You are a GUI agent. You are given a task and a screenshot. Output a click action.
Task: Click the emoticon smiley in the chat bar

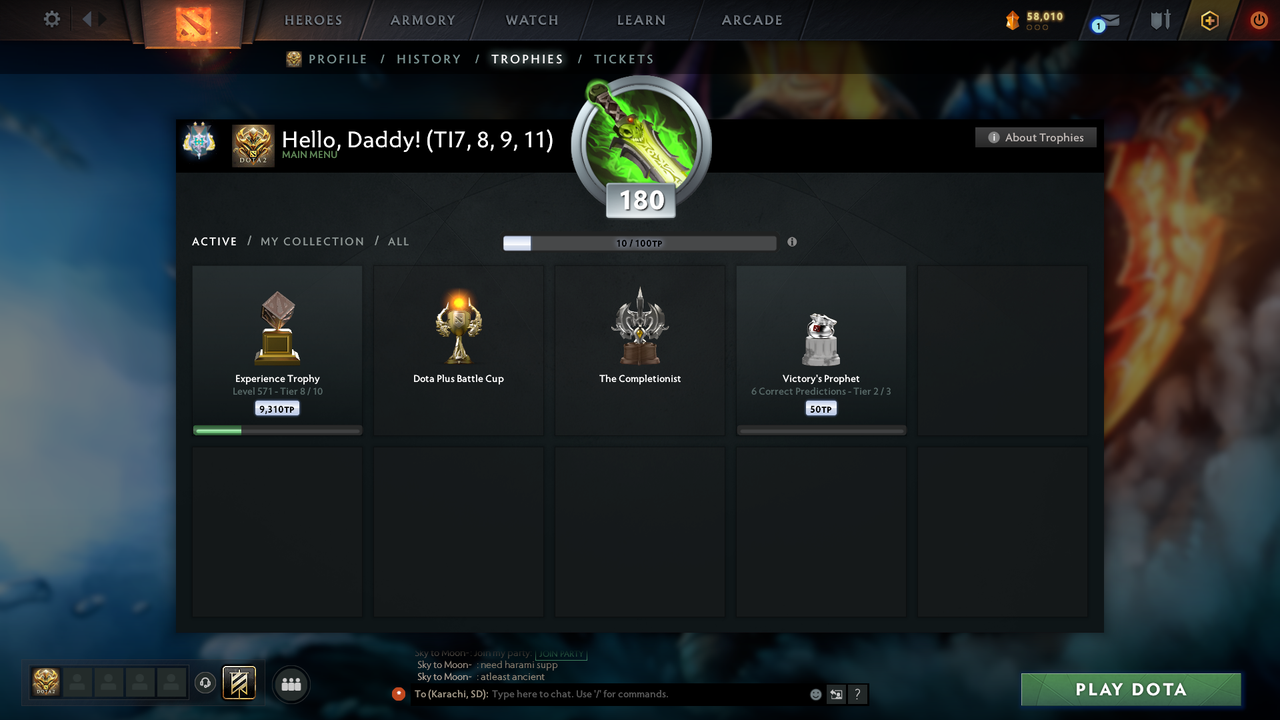click(x=815, y=693)
